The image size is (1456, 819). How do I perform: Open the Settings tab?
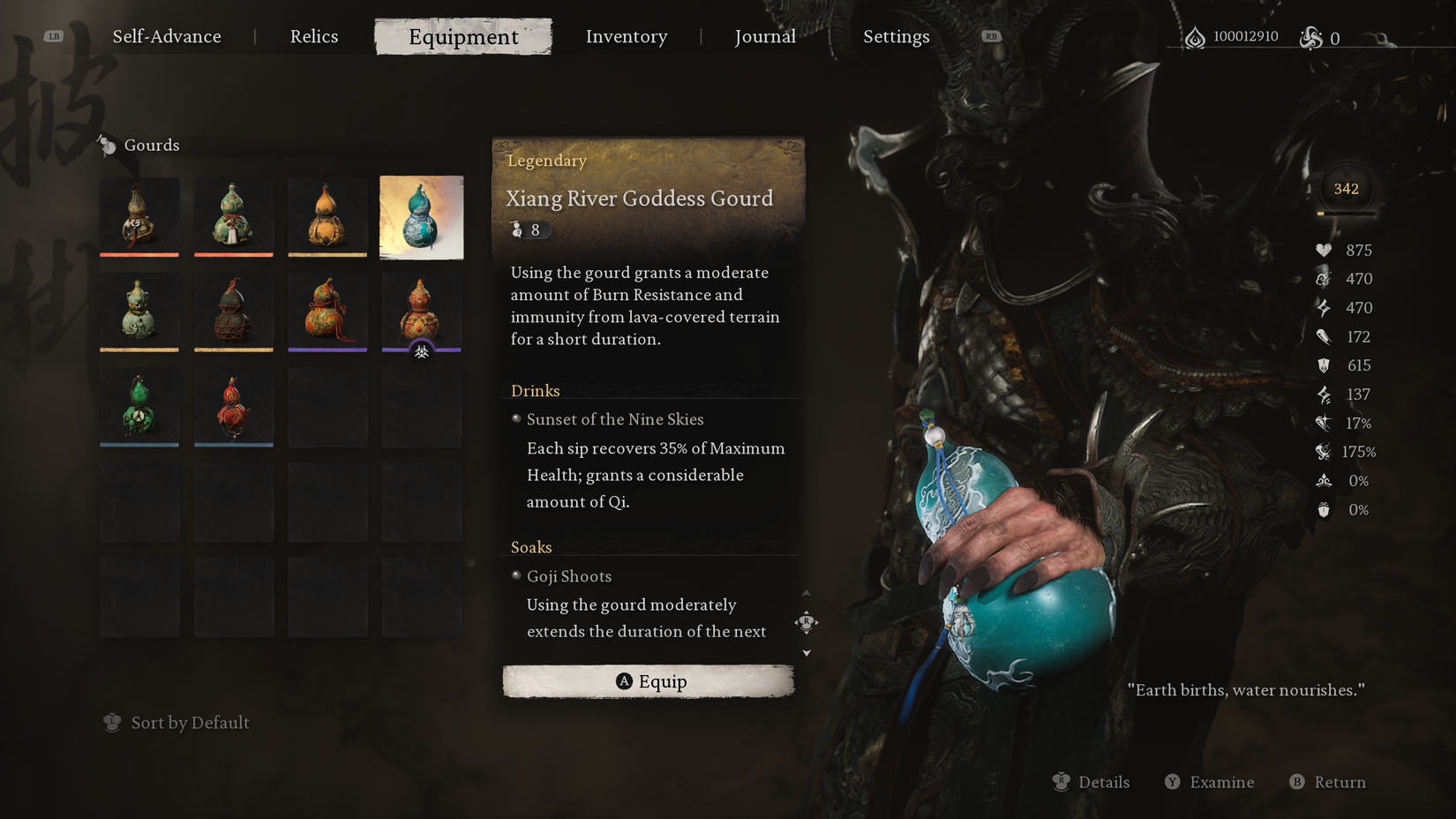(x=896, y=36)
